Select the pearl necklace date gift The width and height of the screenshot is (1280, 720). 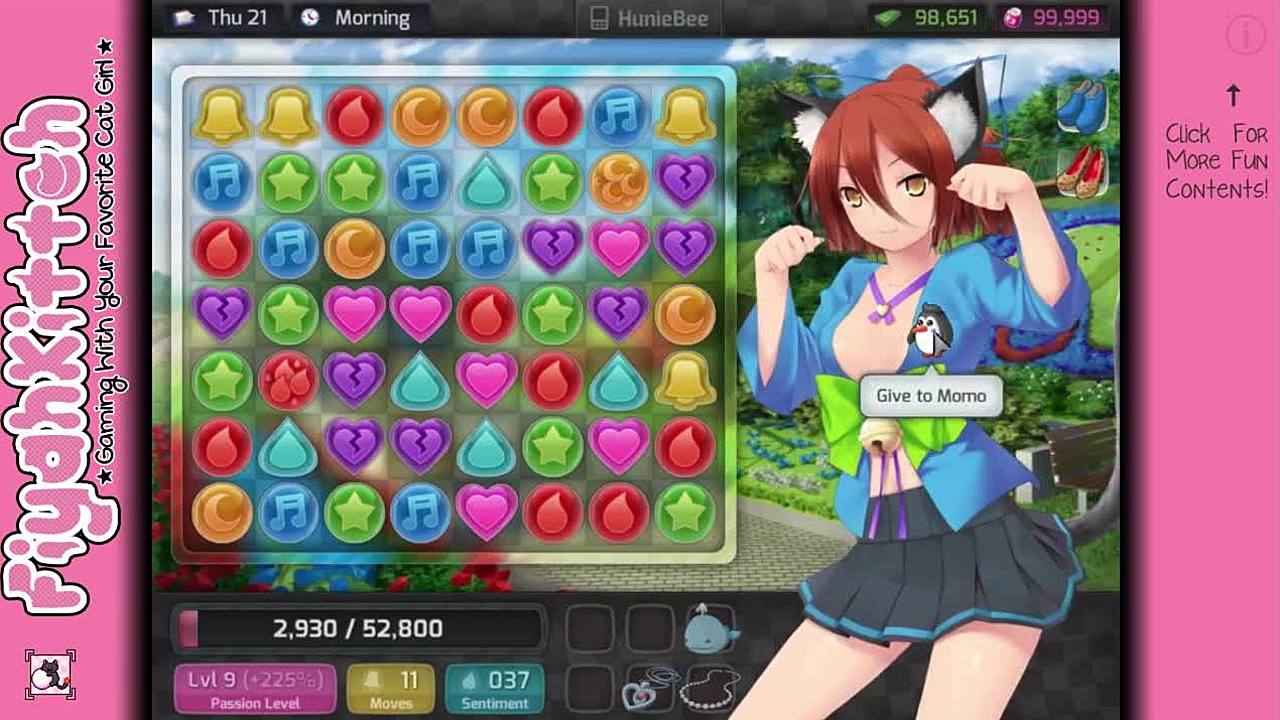pos(709,689)
